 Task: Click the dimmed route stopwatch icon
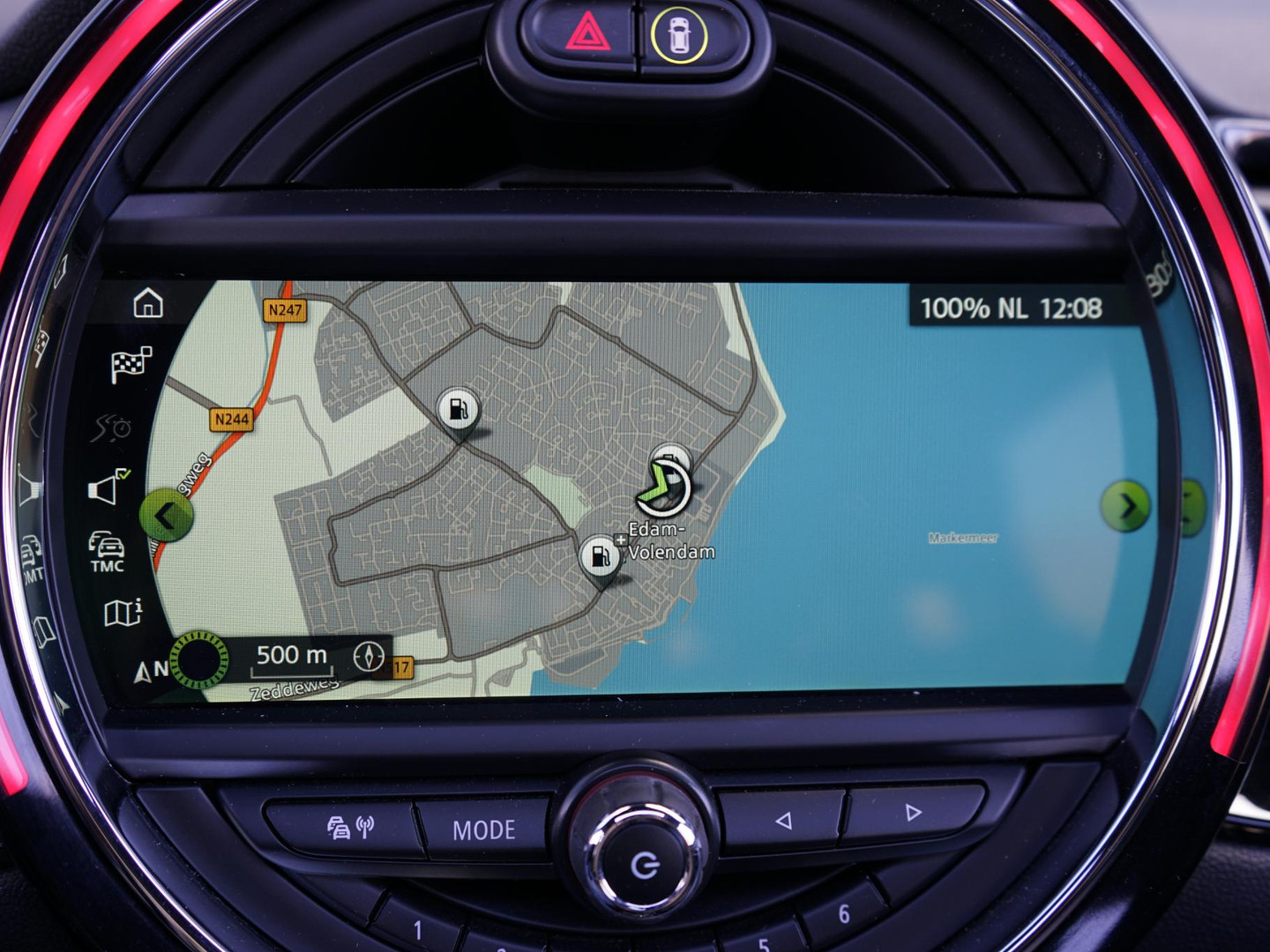point(113,428)
